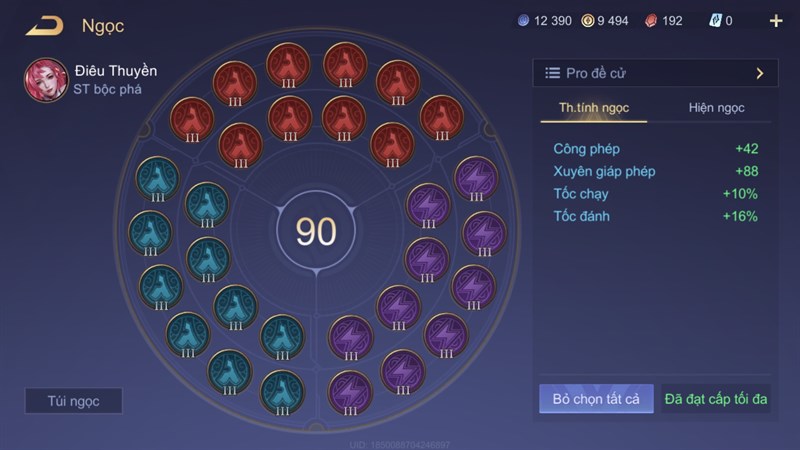Viewport: 800px width, 450px height.
Task: Select Điêu Thuyền hero portrait
Action: click(47, 80)
